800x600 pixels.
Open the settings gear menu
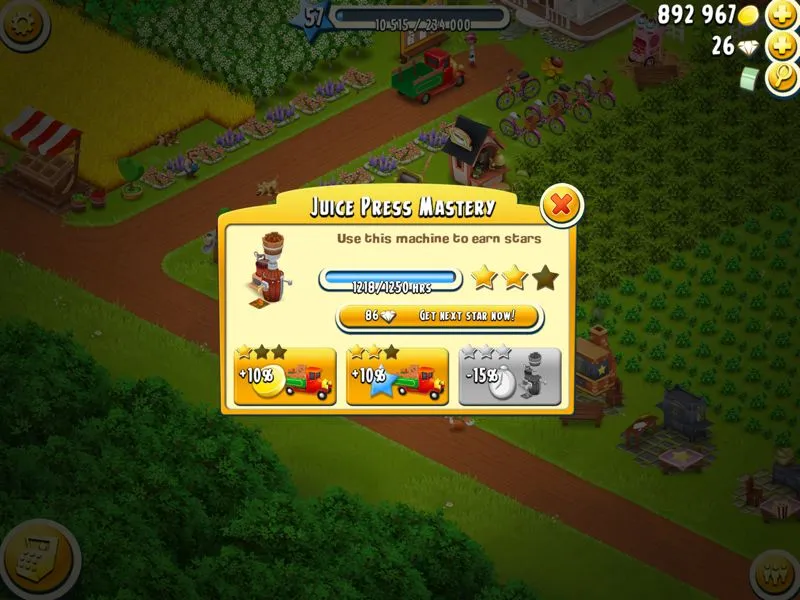(24, 24)
